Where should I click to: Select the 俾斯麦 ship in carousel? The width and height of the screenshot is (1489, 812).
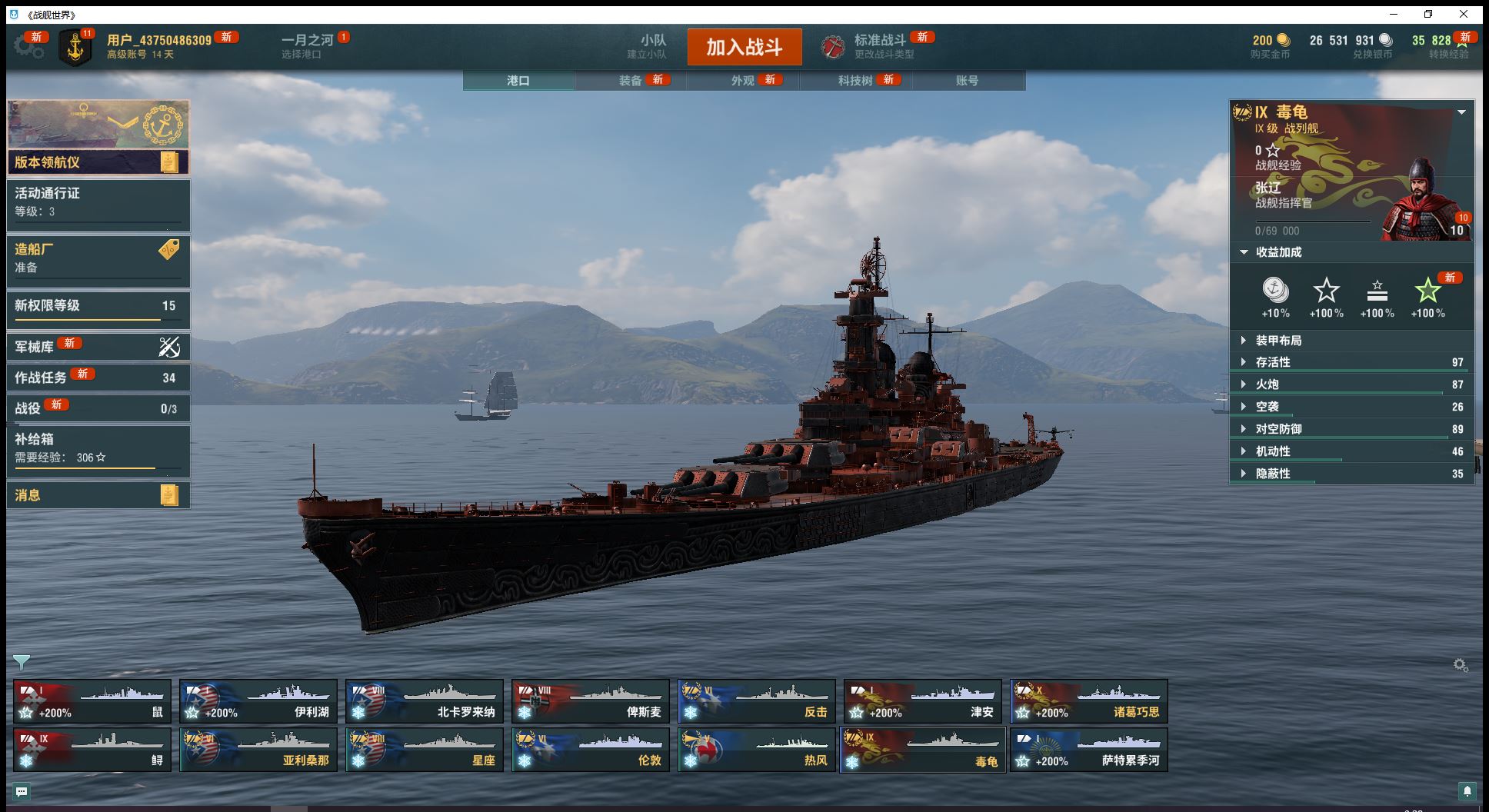pos(590,701)
